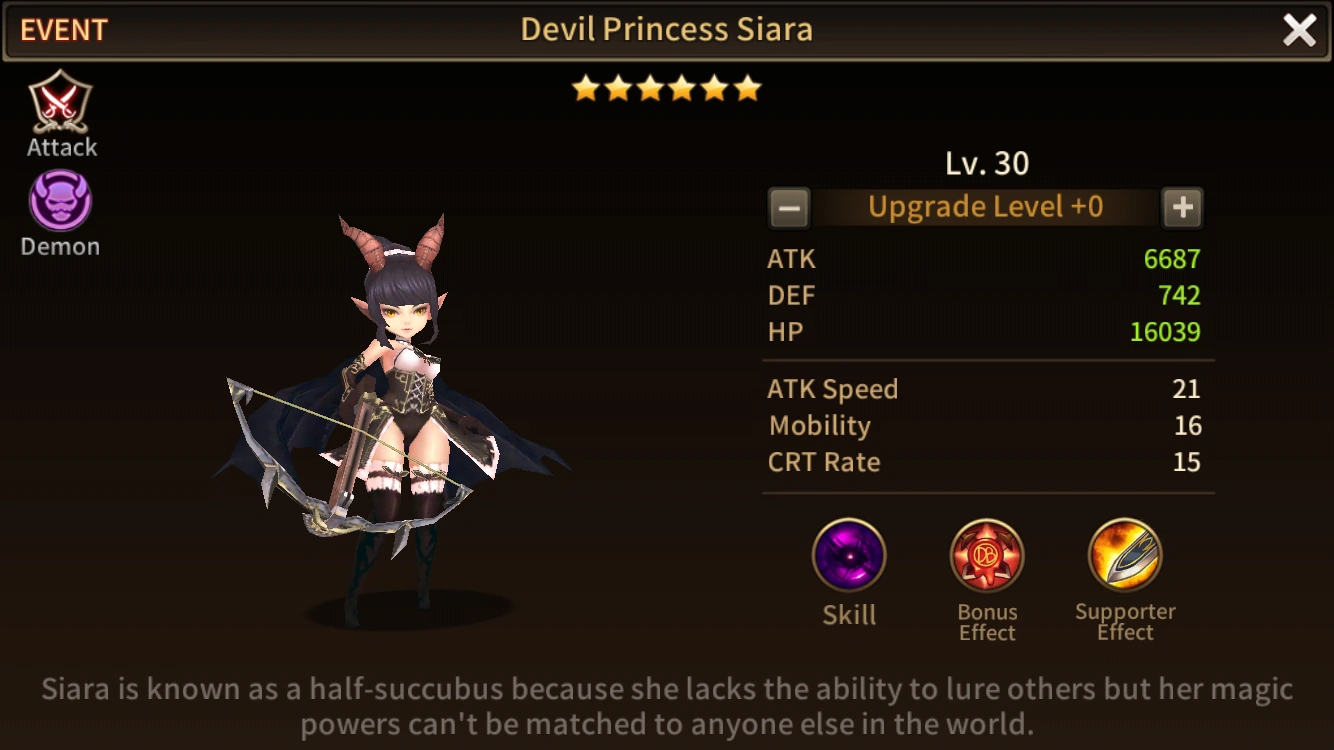This screenshot has width=1334, height=750.
Task: Click the first gold star in rating
Action: coord(586,88)
